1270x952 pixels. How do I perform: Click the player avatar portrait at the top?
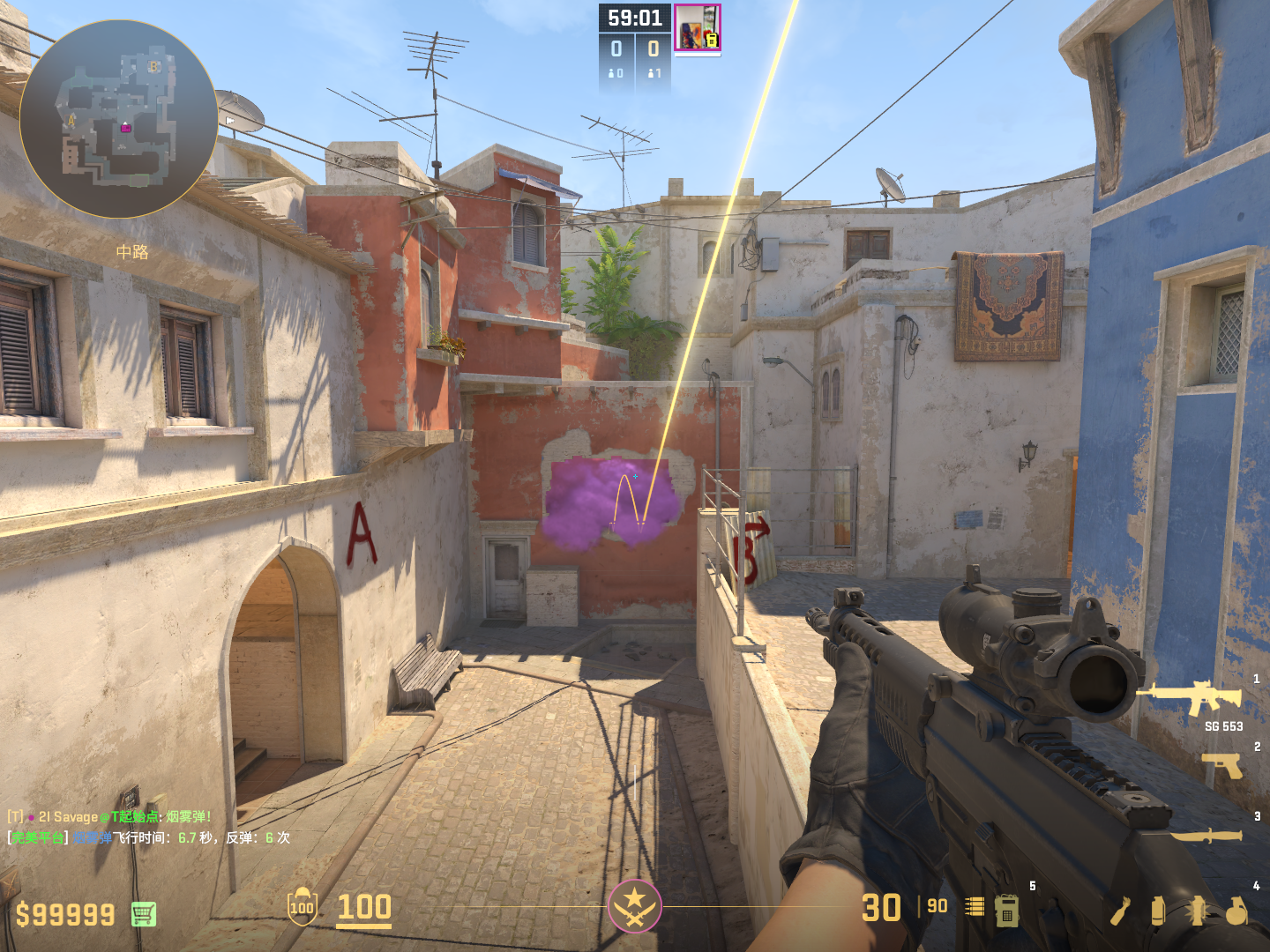(698, 28)
